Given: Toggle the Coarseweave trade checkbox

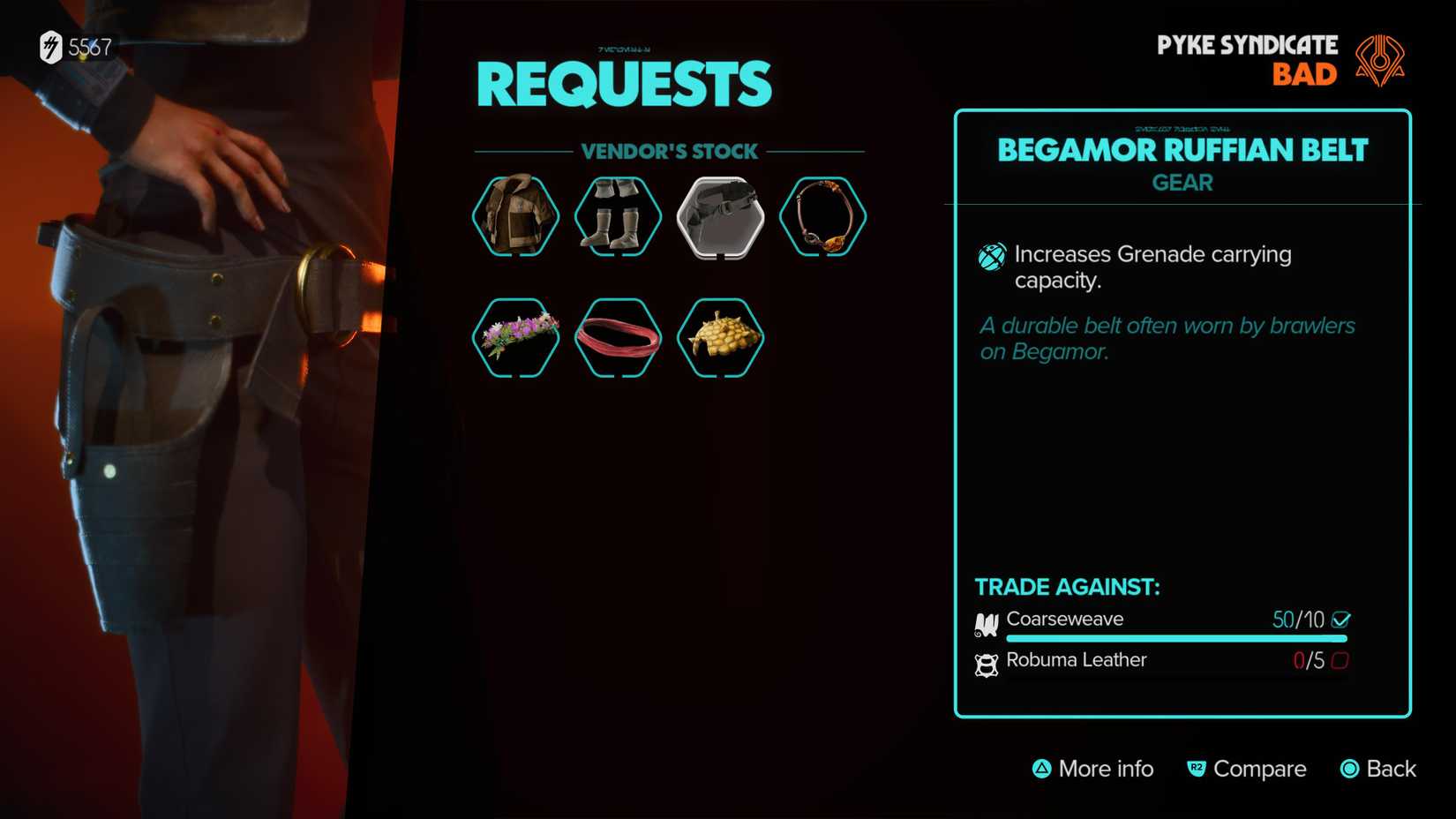Looking at the screenshot, I should (1344, 620).
